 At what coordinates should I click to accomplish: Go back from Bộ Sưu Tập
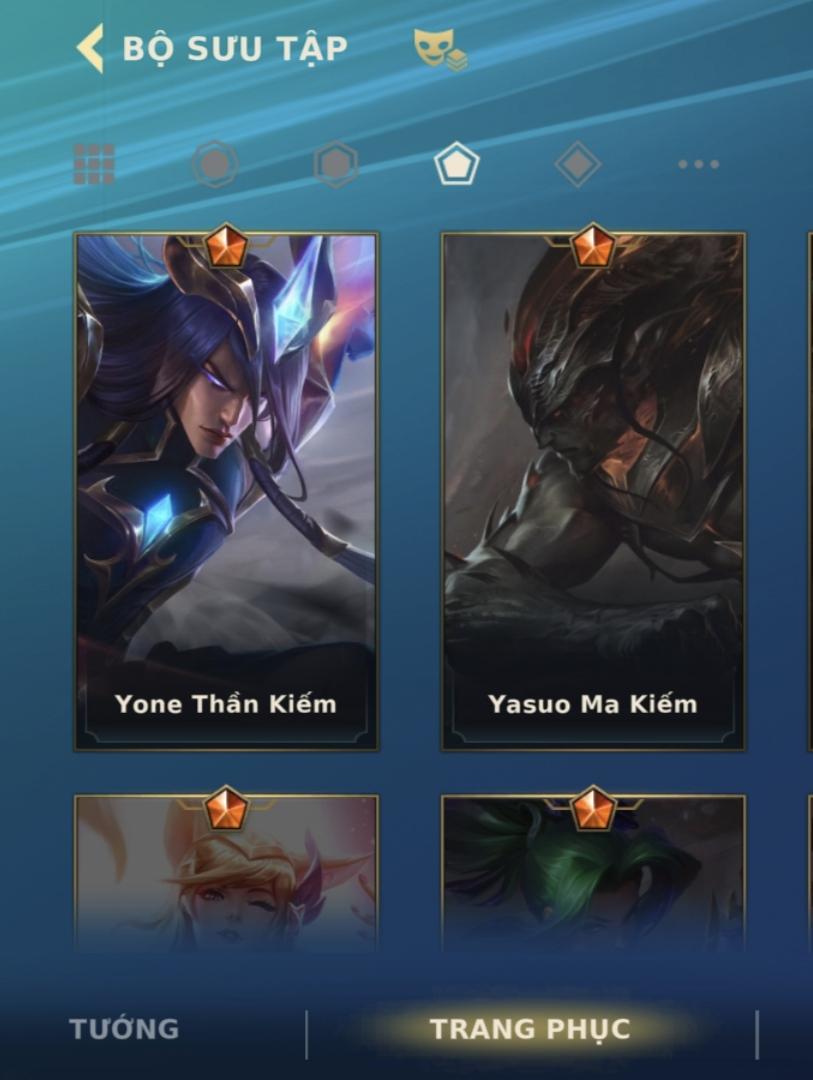tap(91, 49)
